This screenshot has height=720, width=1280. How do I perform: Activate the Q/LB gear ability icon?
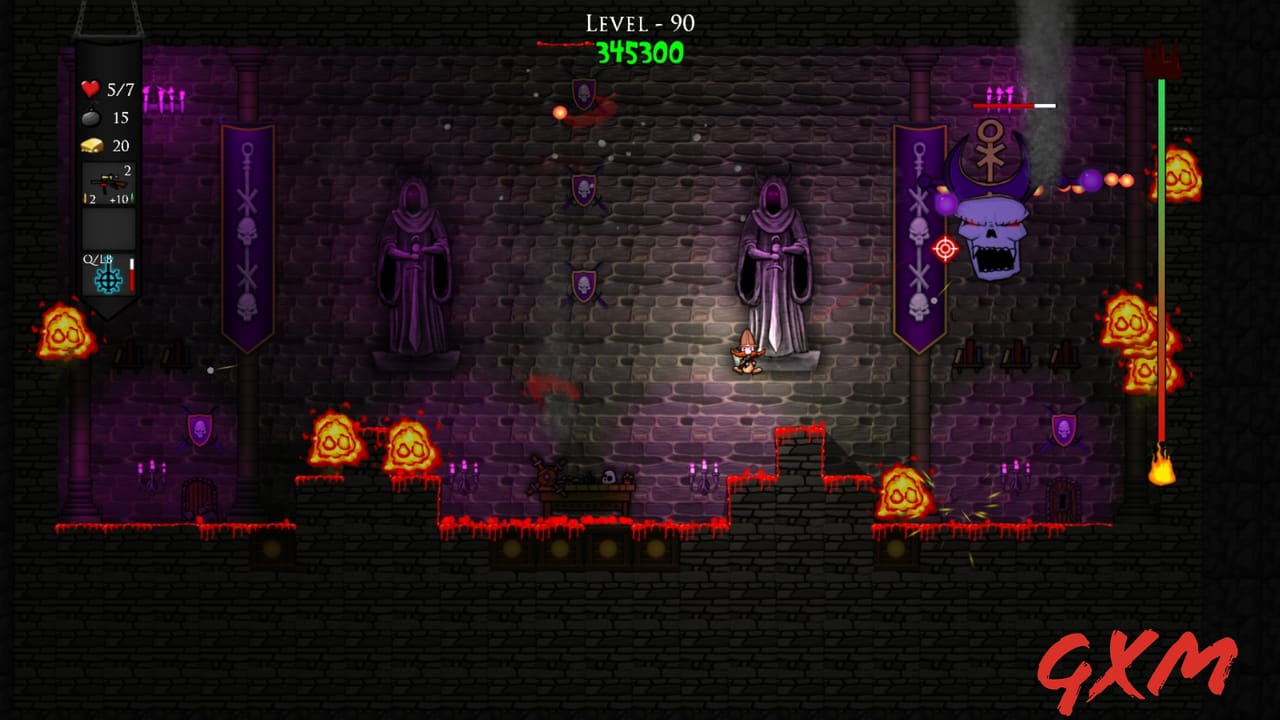click(107, 281)
